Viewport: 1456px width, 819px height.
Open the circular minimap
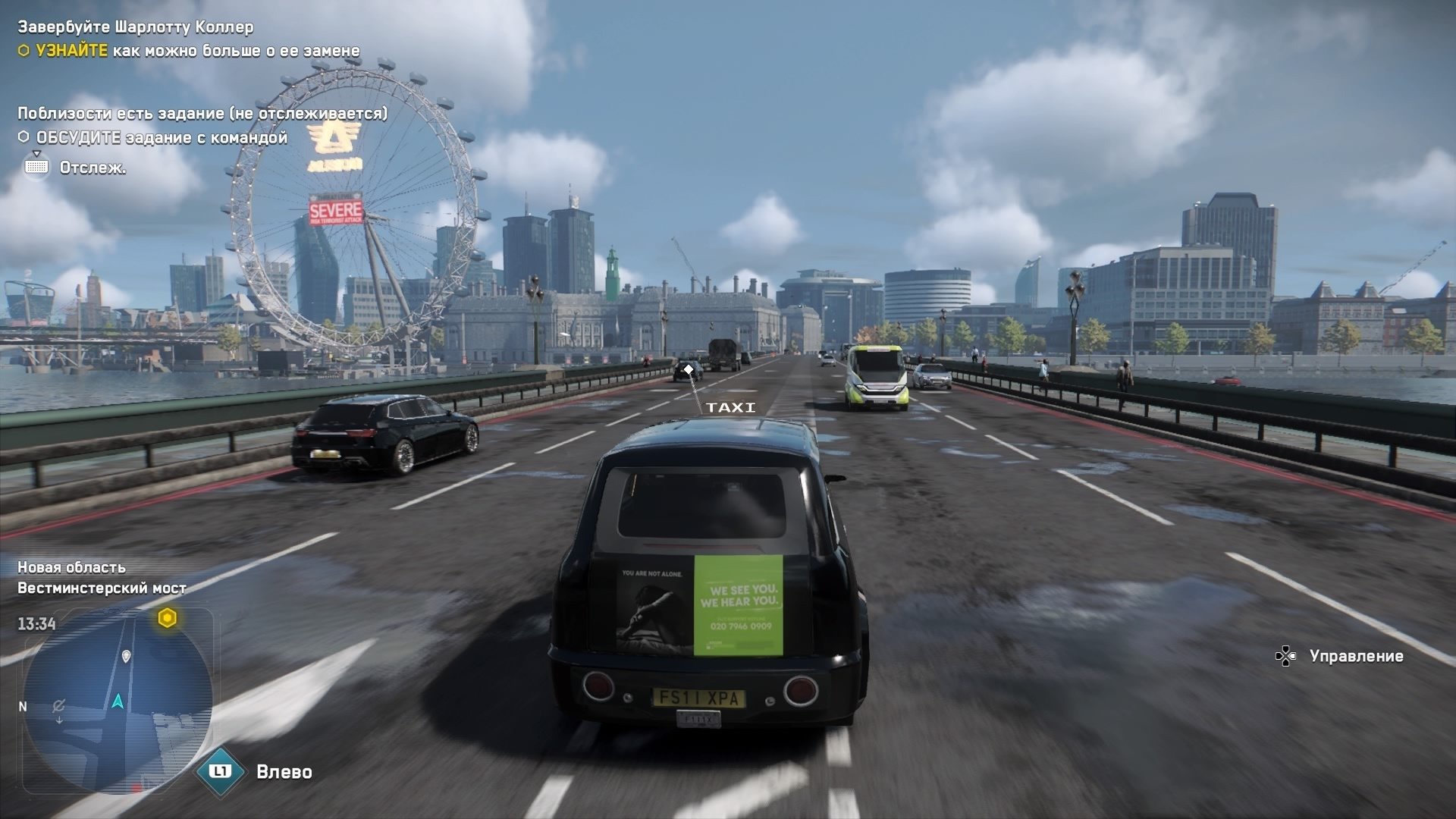(118, 701)
